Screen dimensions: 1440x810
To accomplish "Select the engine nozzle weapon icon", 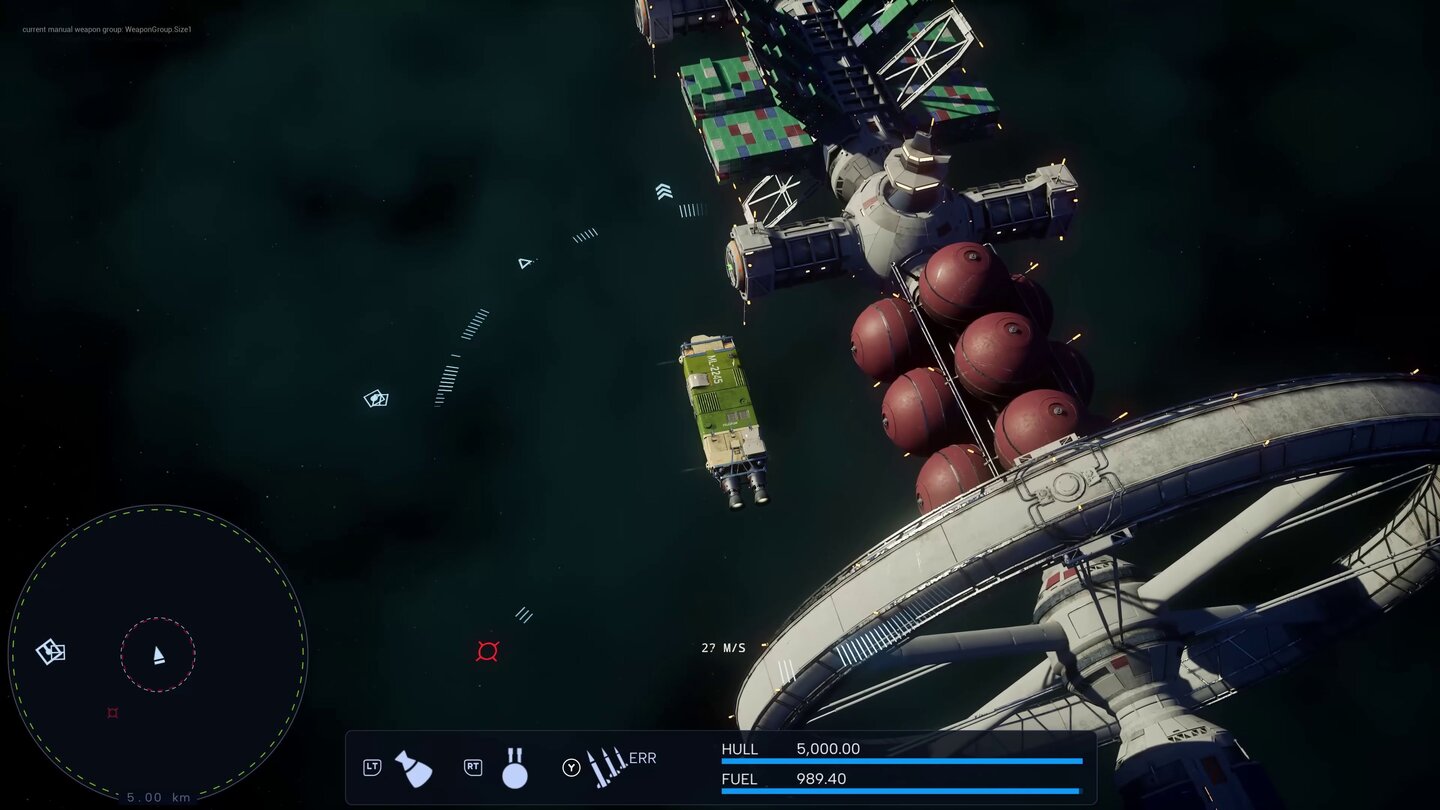I will pyautogui.click(x=413, y=768).
